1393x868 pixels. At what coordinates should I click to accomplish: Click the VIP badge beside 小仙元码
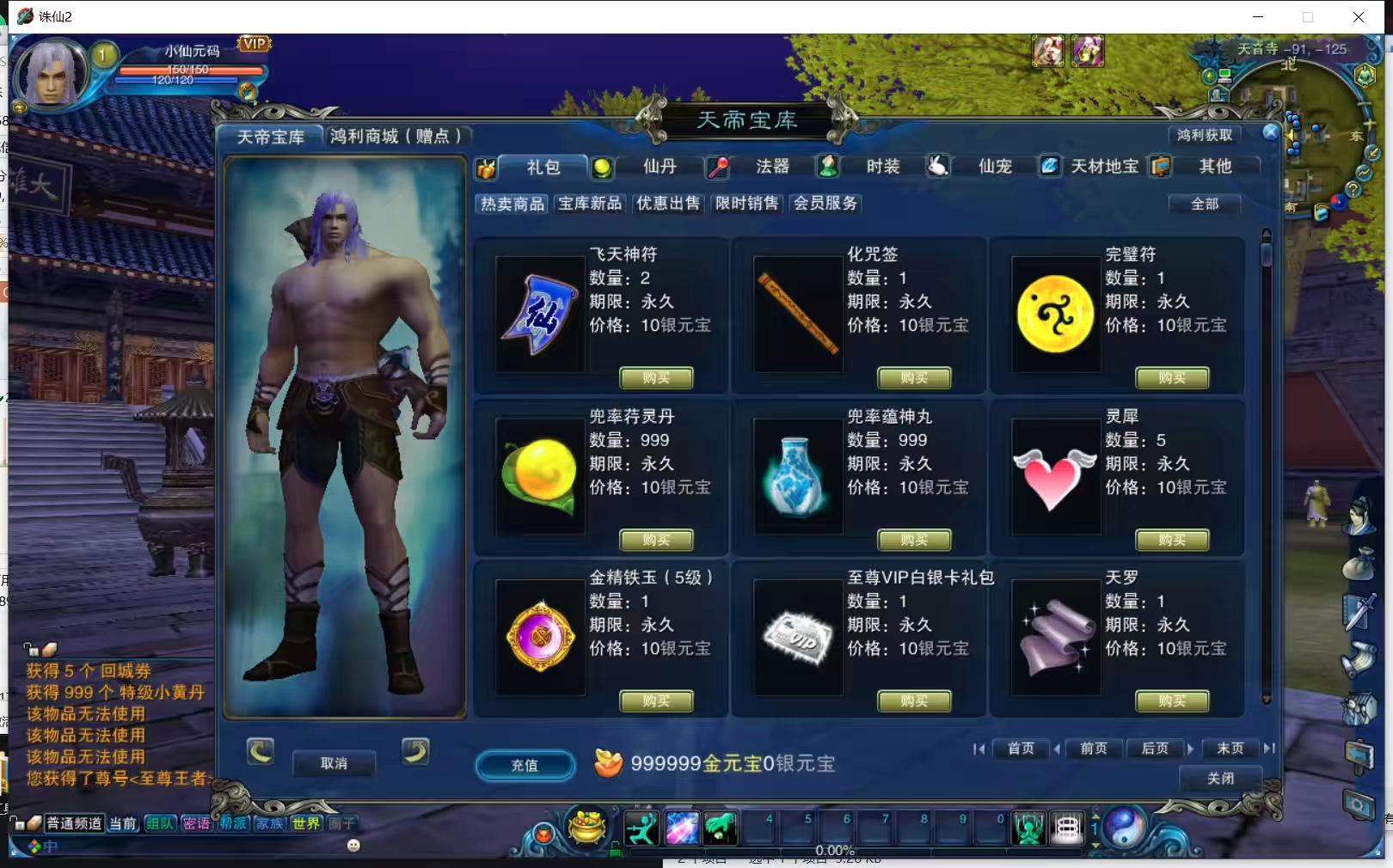coord(252,43)
